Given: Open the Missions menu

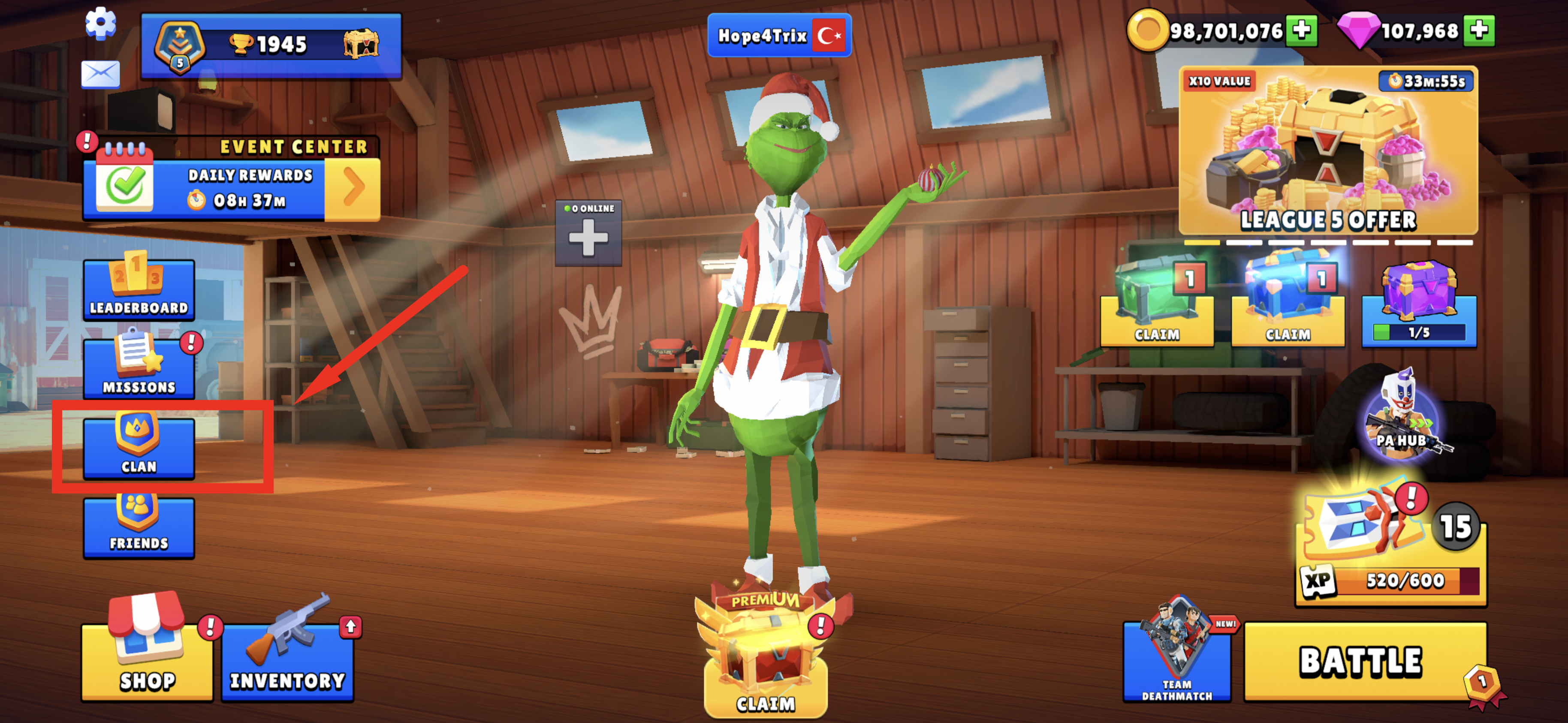Looking at the screenshot, I should [139, 368].
